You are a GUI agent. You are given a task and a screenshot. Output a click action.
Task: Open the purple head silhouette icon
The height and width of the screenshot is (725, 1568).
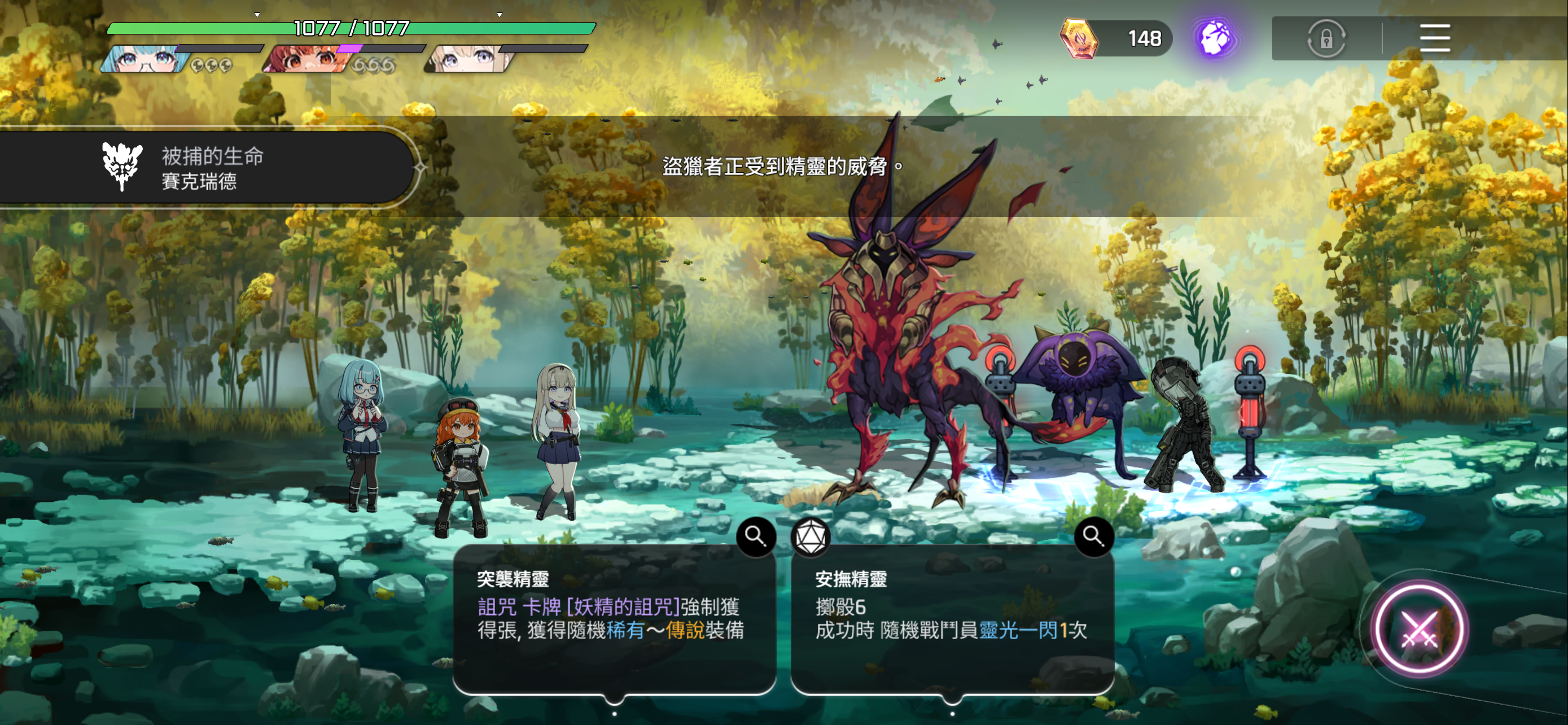click(1214, 38)
